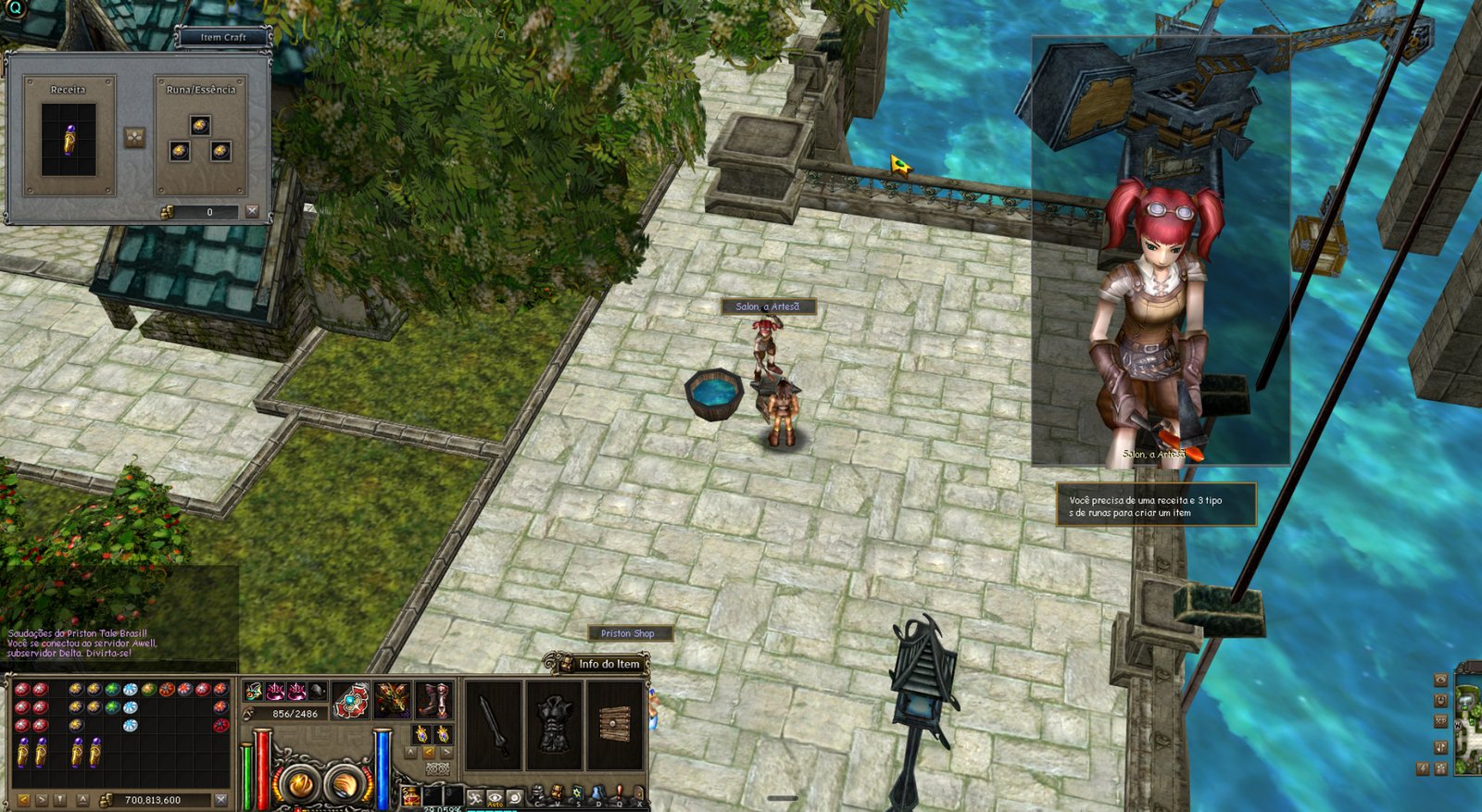Image resolution: width=1482 pixels, height=812 pixels.
Task: Select the dark red gauntlets equipment slot
Action: point(393,700)
